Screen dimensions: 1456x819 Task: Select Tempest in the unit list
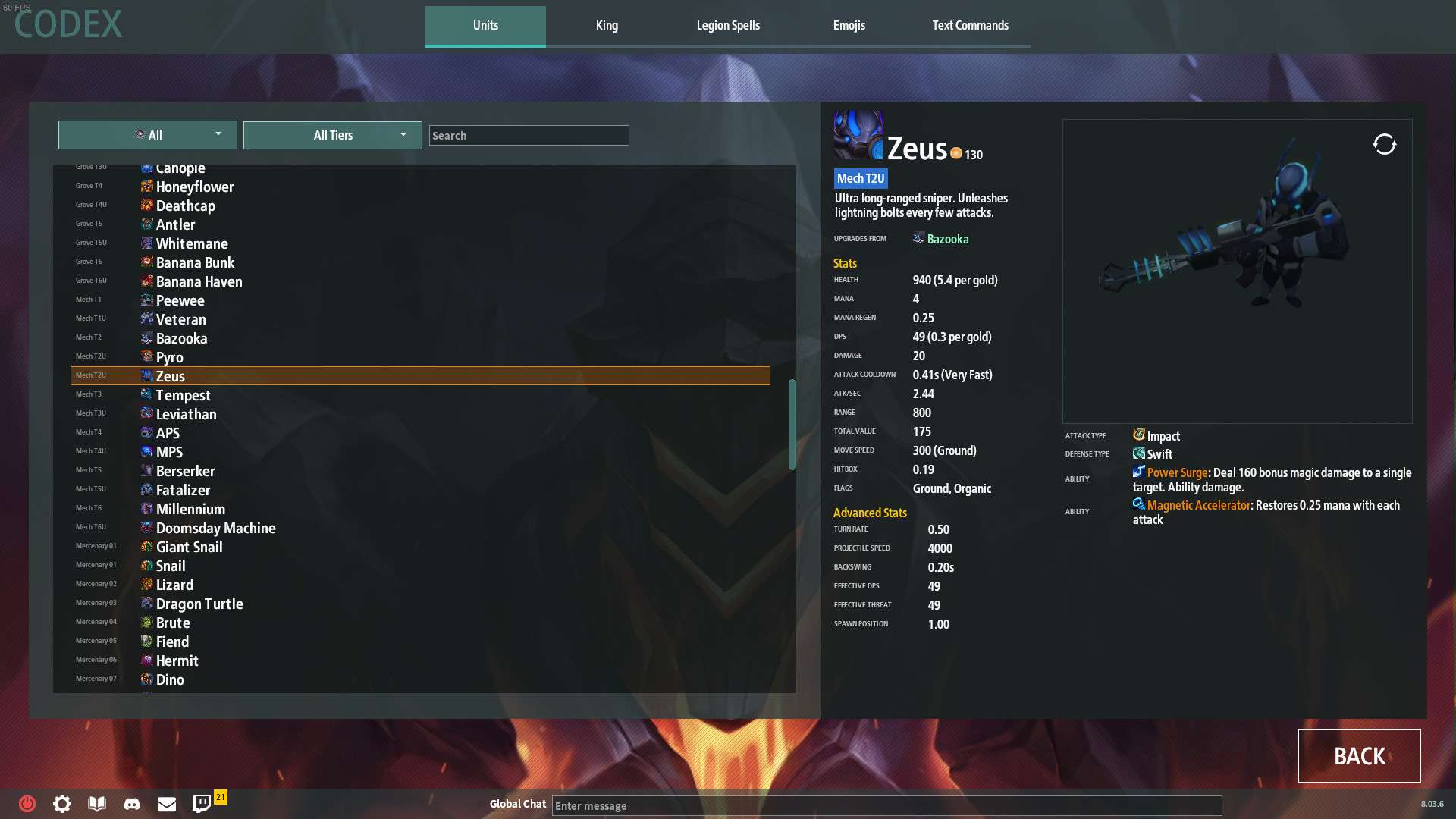[x=183, y=395]
